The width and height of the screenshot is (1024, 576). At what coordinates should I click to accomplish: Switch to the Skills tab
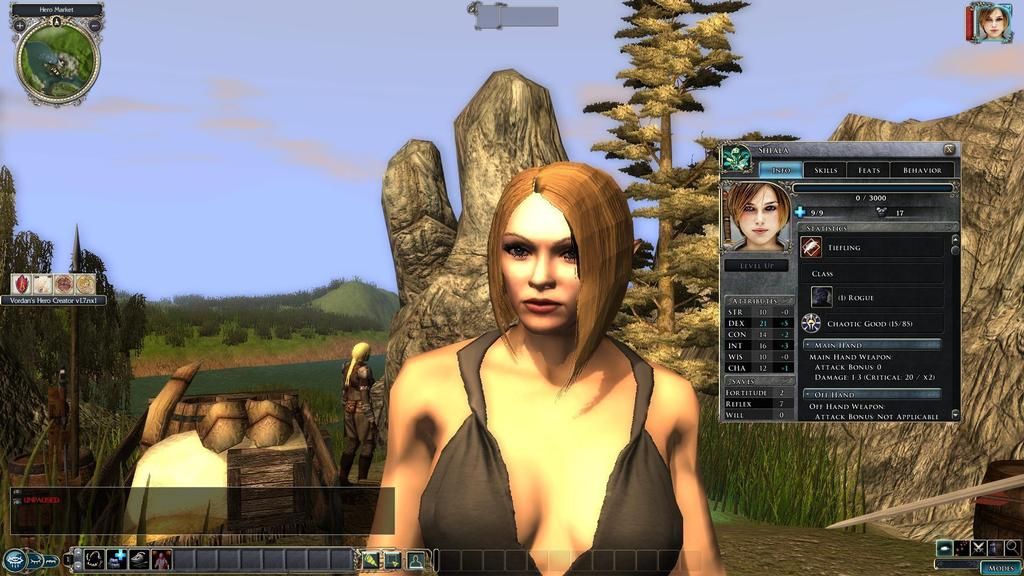[825, 170]
